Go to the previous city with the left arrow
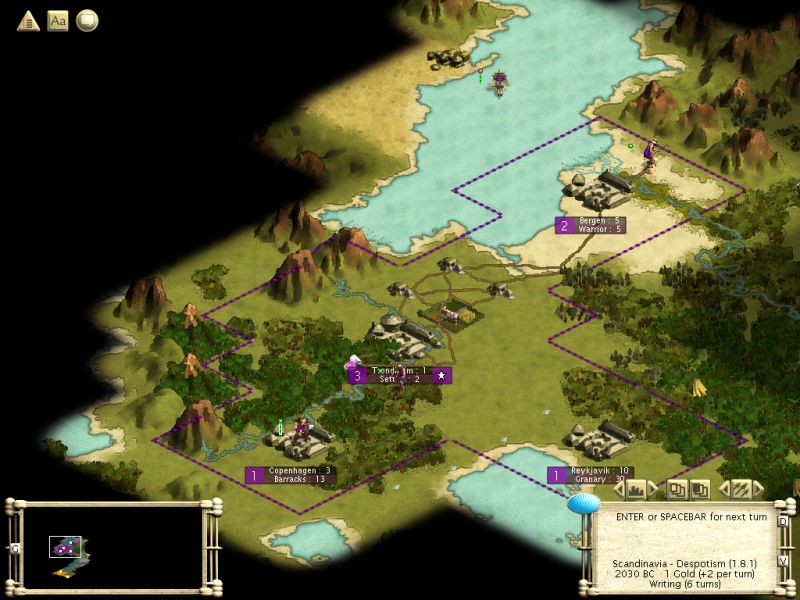The width and height of the screenshot is (800, 600). coord(617,489)
